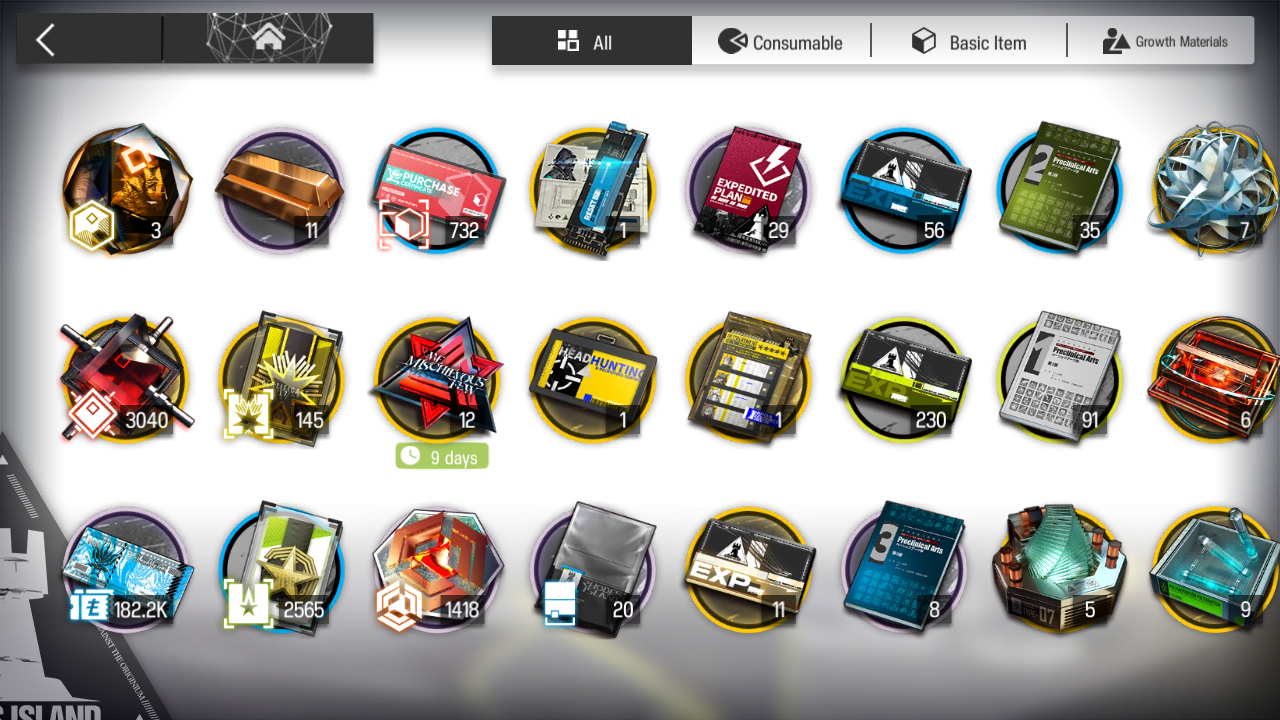The width and height of the screenshot is (1280, 720).
Task: Select the gray folded cloth item with 20
Action: pyautogui.click(x=593, y=571)
